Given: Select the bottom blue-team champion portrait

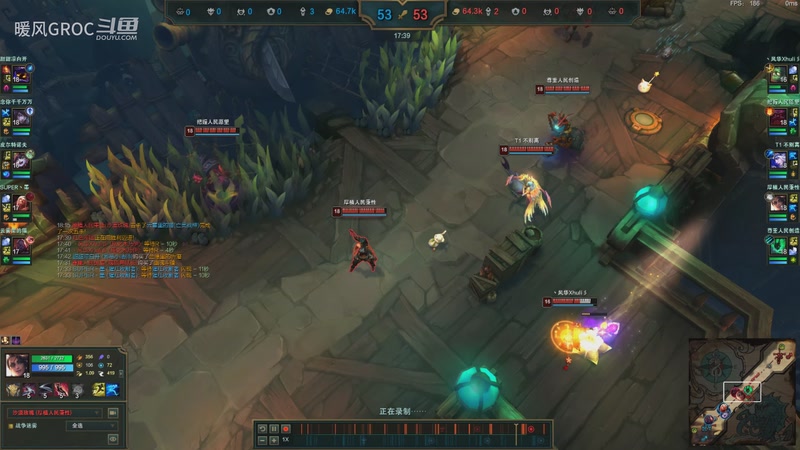Looking at the screenshot, I should click(x=19, y=243).
